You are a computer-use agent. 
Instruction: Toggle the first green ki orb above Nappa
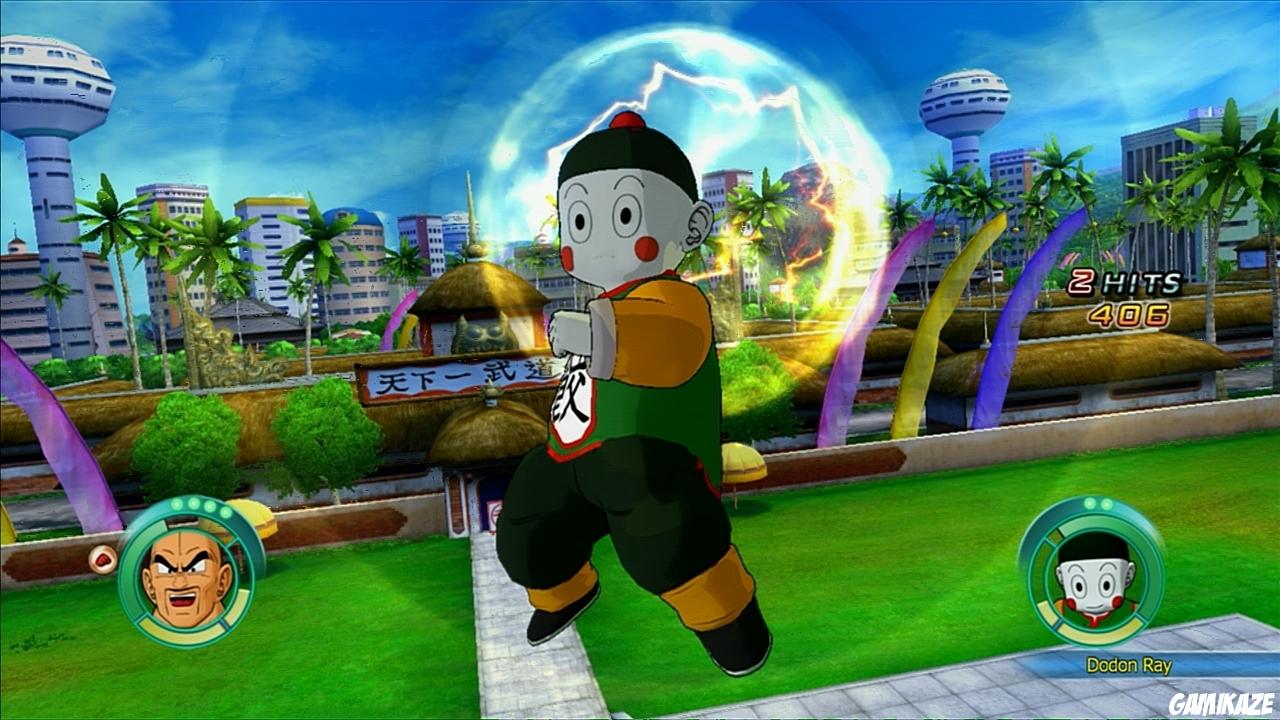pos(177,506)
